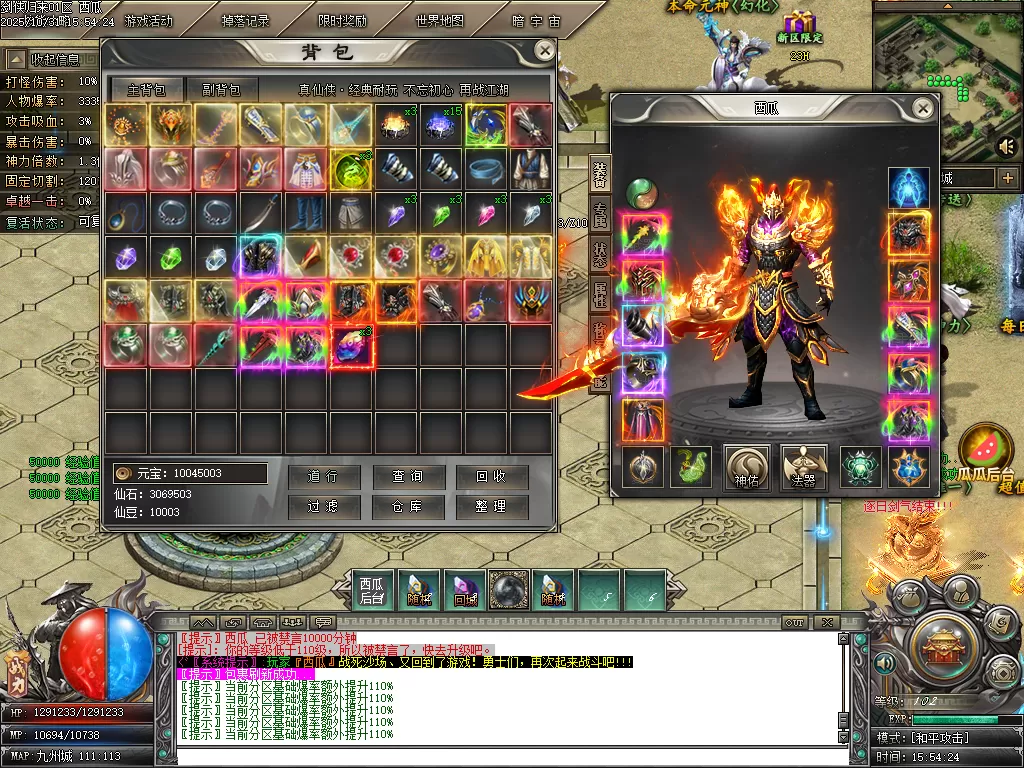Open the 过滤 filter option

pos(323,507)
